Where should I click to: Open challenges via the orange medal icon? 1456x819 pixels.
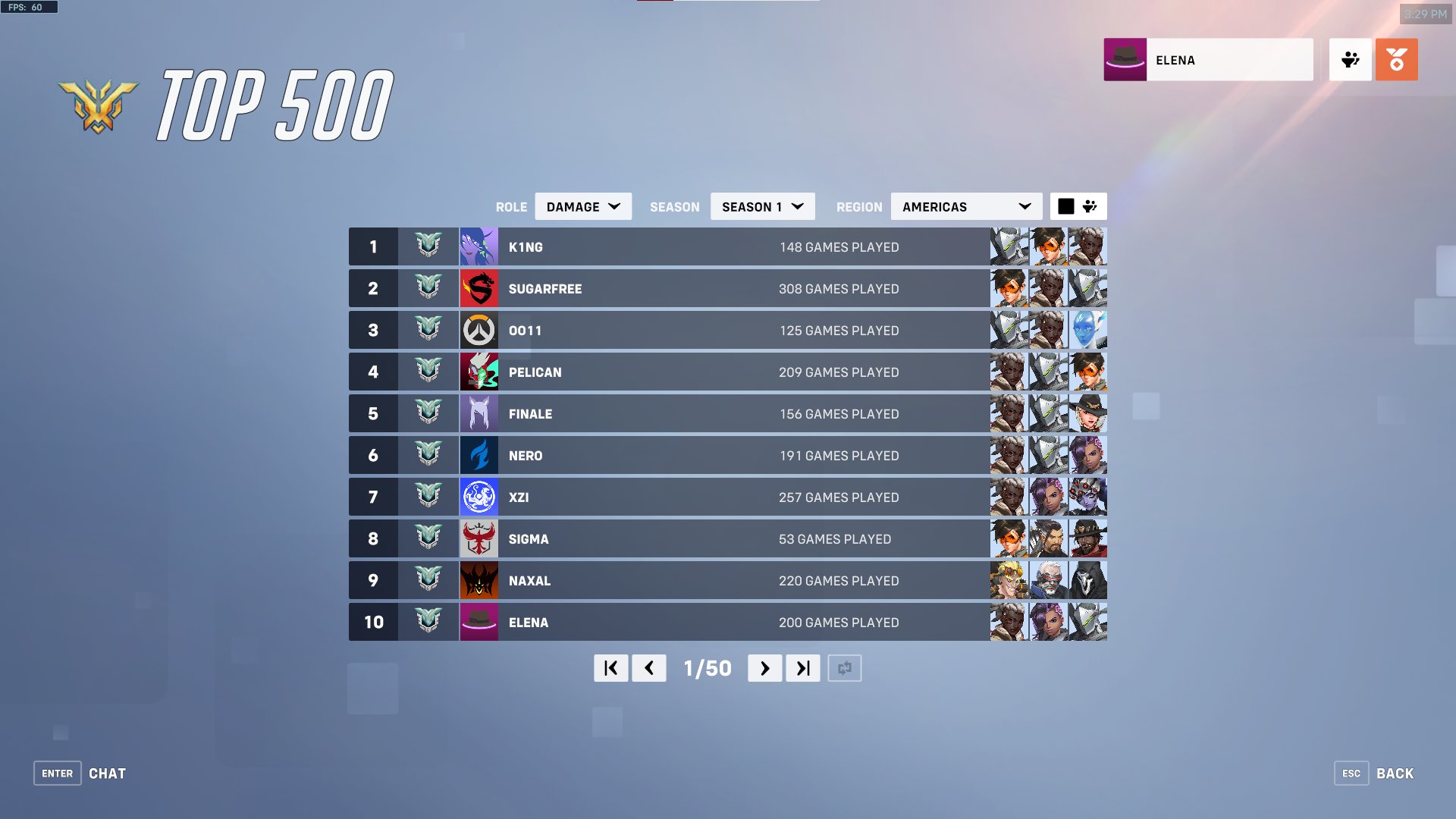point(1397,59)
